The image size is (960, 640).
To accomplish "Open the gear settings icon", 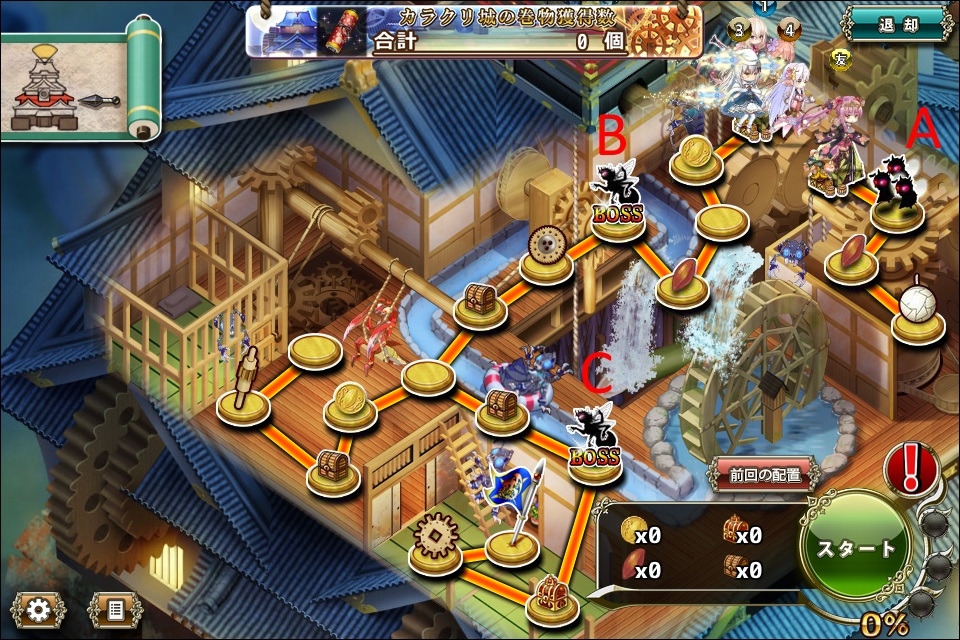I will [x=39, y=608].
